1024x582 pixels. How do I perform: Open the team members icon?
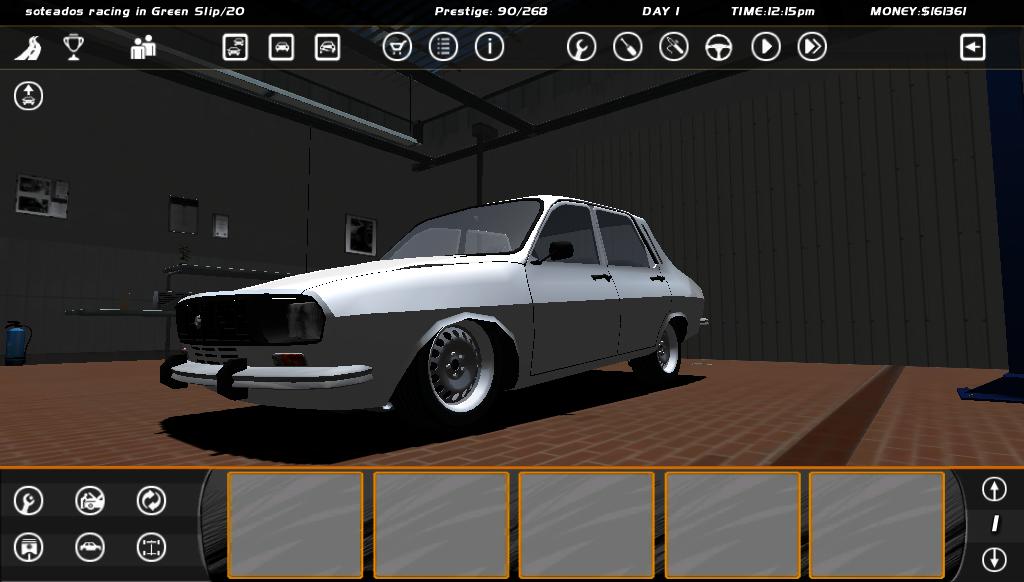pyautogui.click(x=143, y=47)
